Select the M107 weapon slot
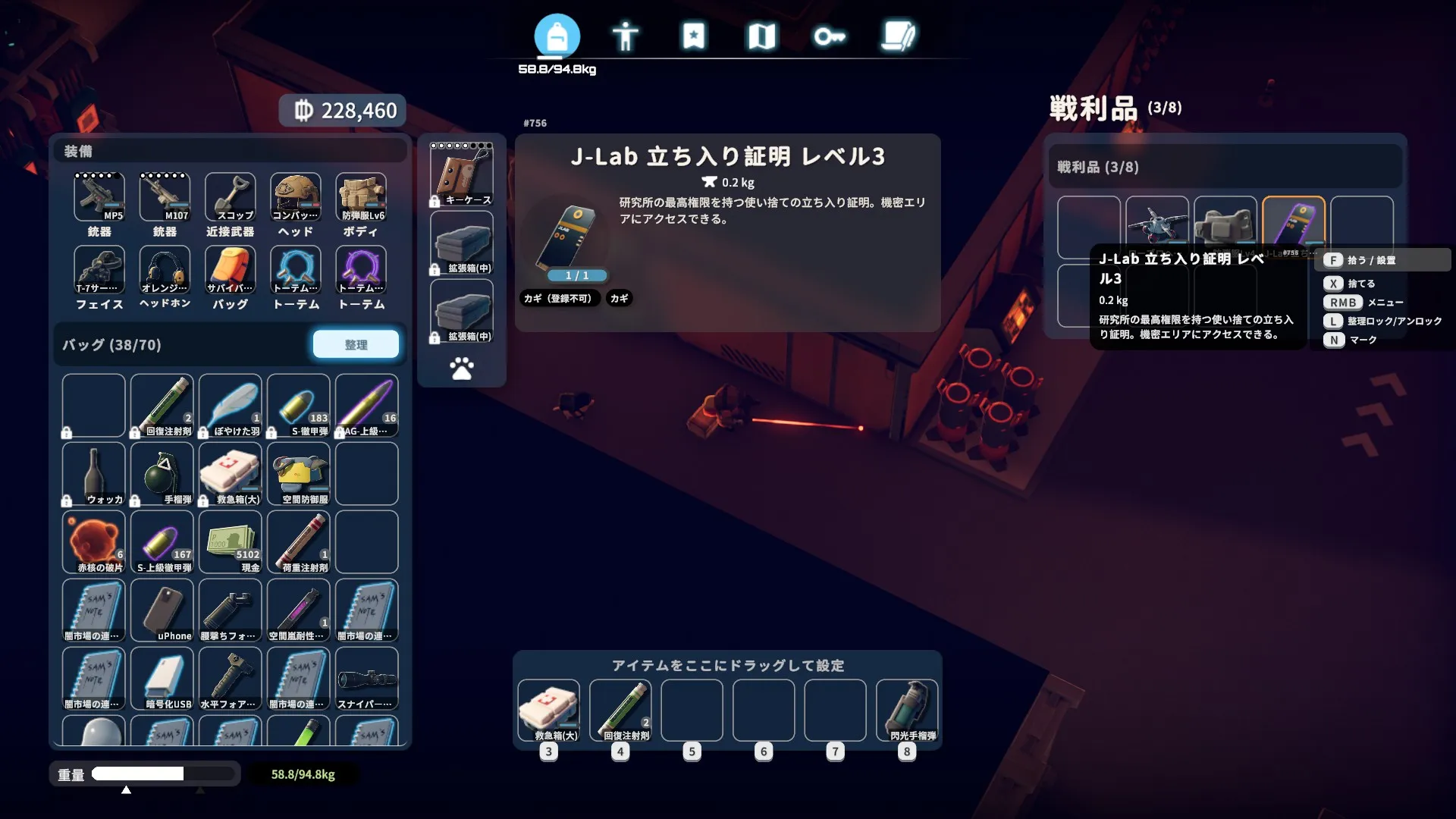This screenshot has width=1456, height=819. [165, 197]
